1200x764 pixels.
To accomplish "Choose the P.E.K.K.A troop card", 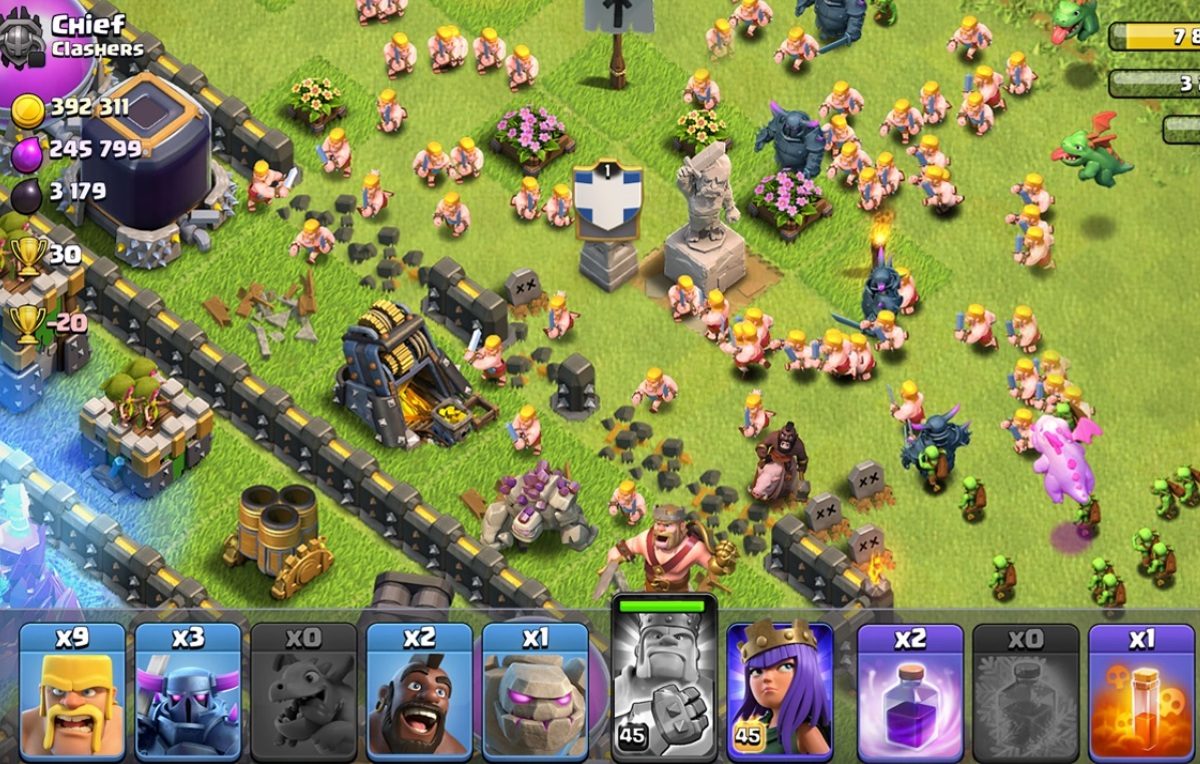I will [188, 691].
